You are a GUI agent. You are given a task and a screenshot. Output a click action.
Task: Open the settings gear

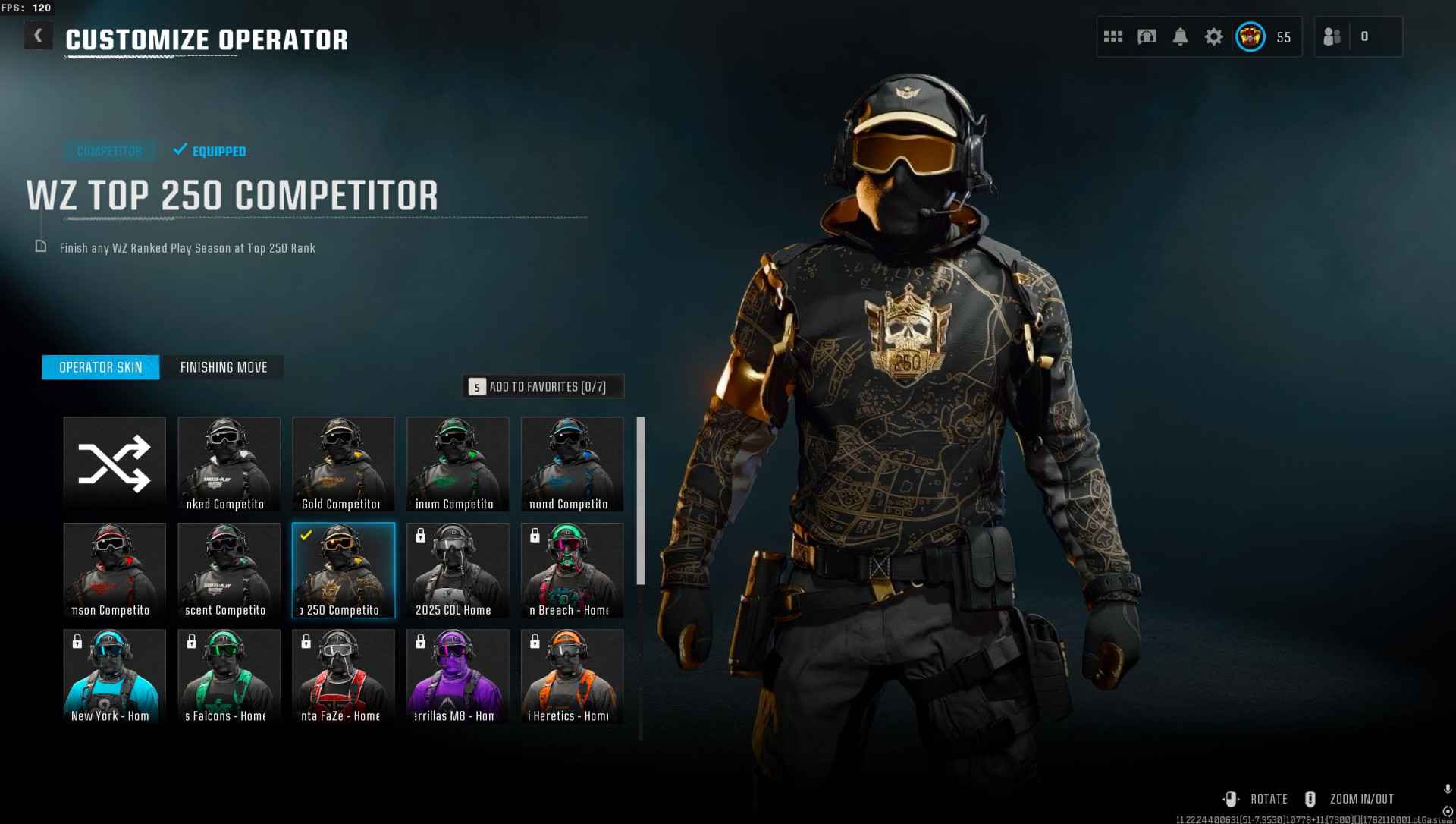coord(1213,36)
